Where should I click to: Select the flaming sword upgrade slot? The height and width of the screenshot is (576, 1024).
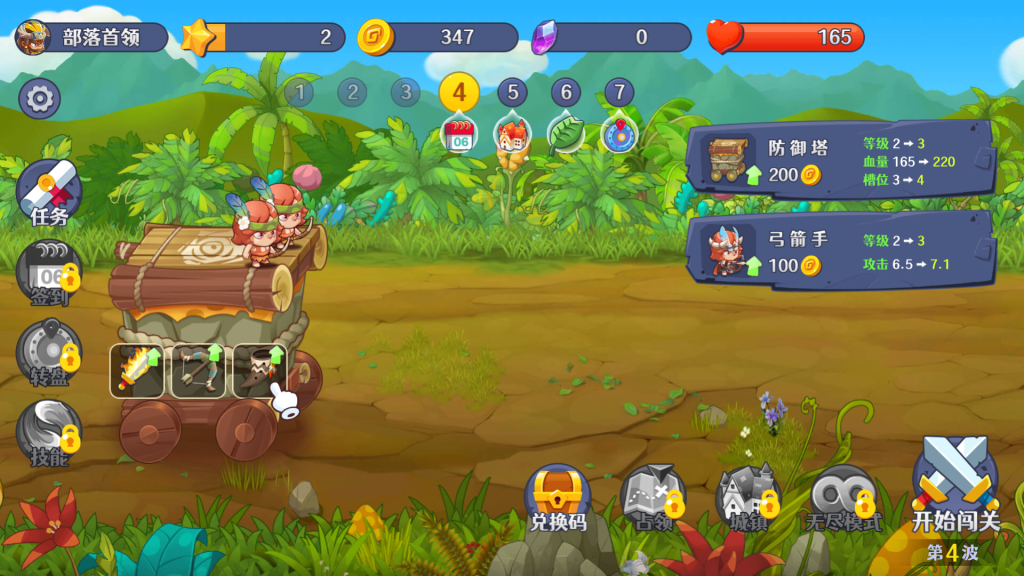coord(137,371)
